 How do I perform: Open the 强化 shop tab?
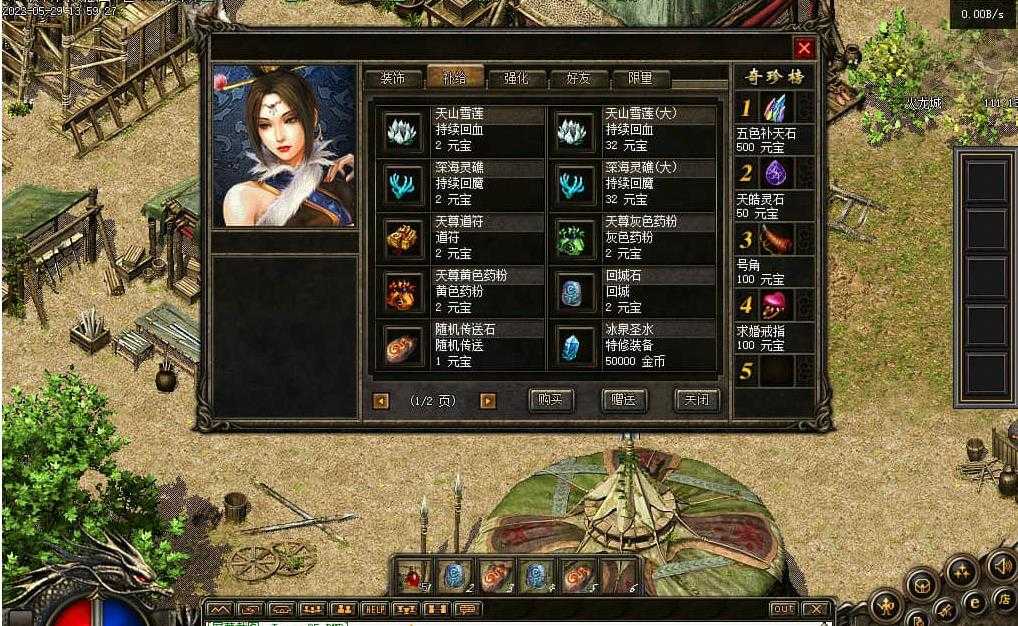[x=515, y=78]
